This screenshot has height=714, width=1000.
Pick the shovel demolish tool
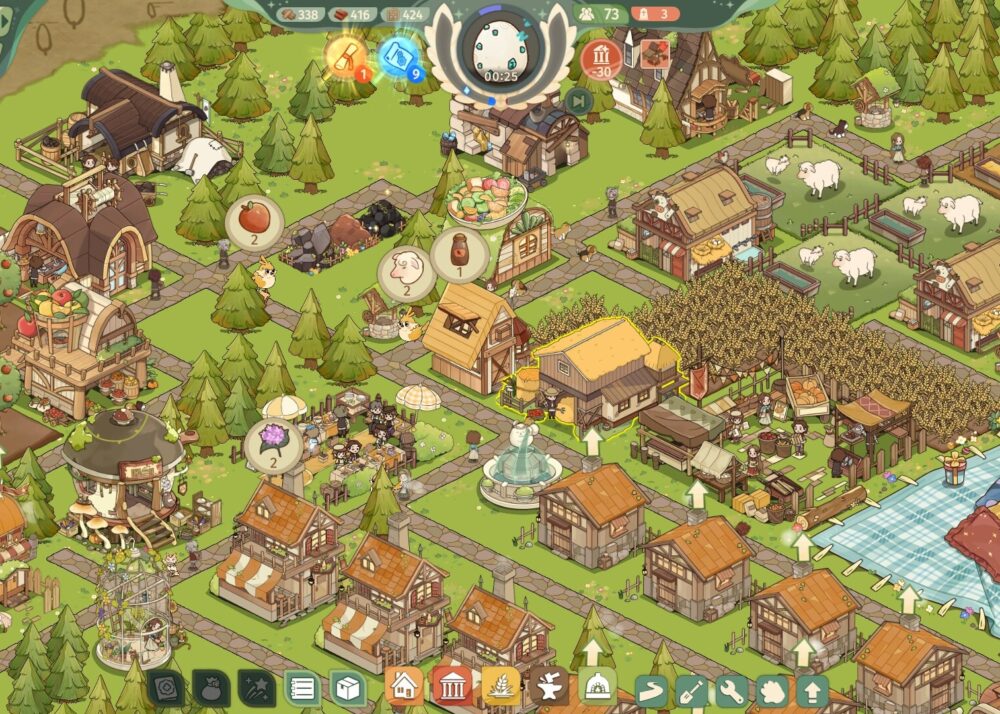693,691
